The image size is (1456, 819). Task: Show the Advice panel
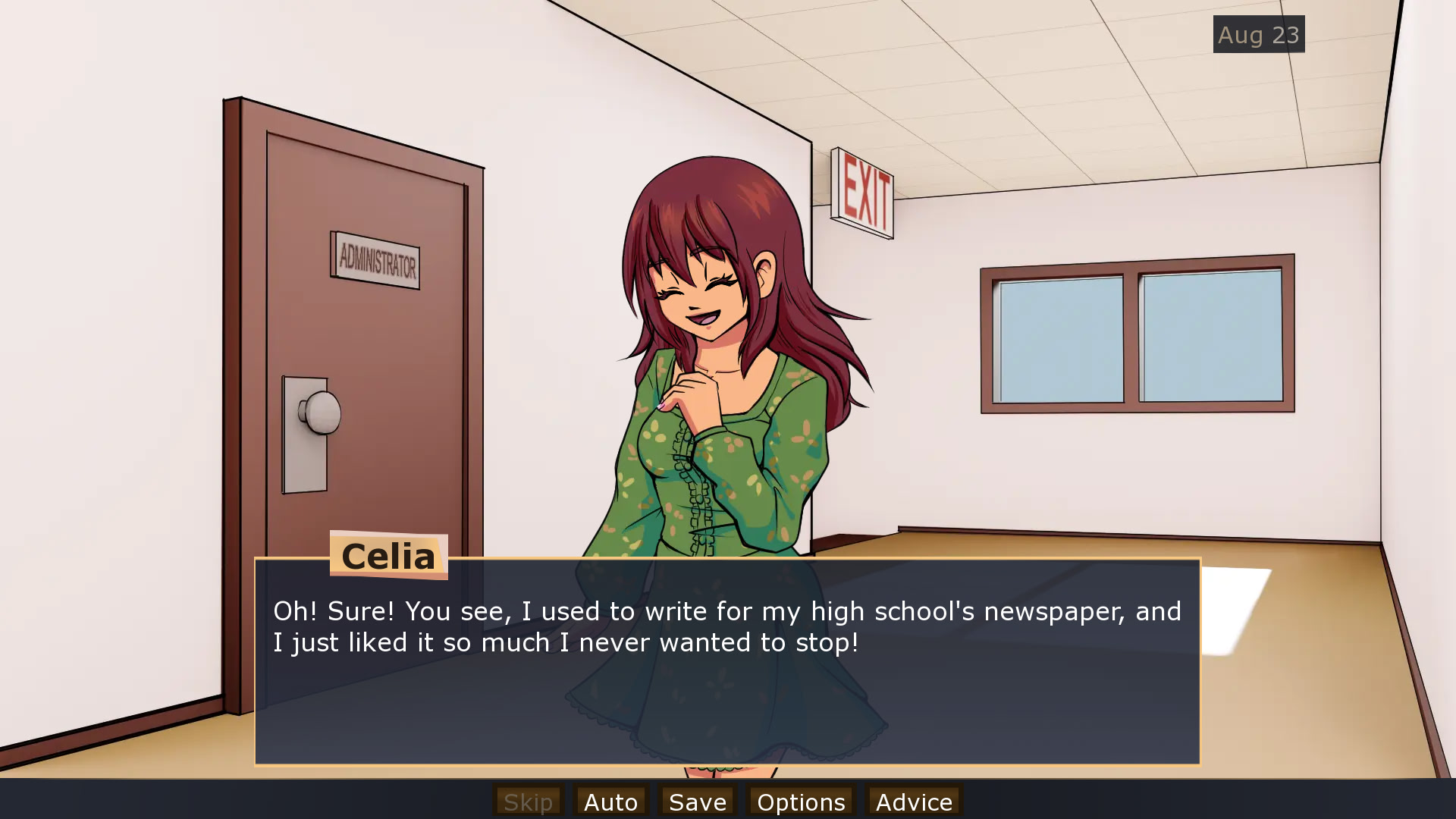click(914, 802)
